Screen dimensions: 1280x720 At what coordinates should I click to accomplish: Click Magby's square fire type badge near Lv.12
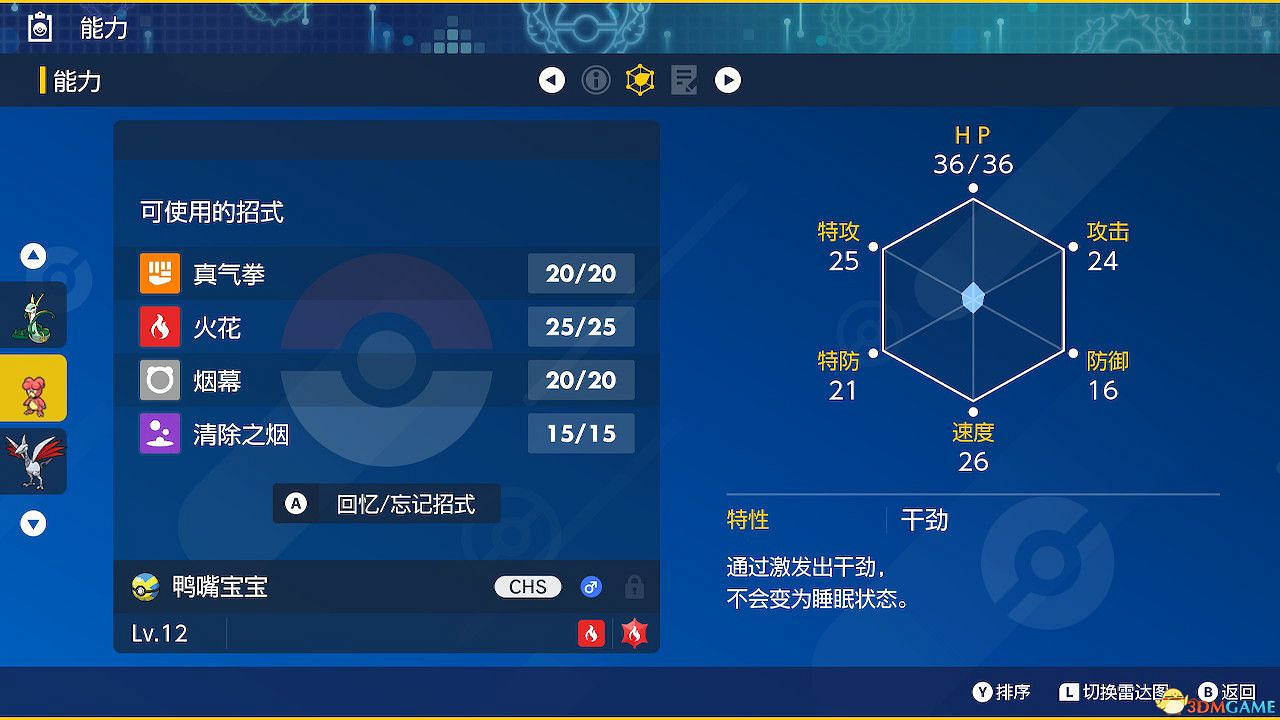591,633
